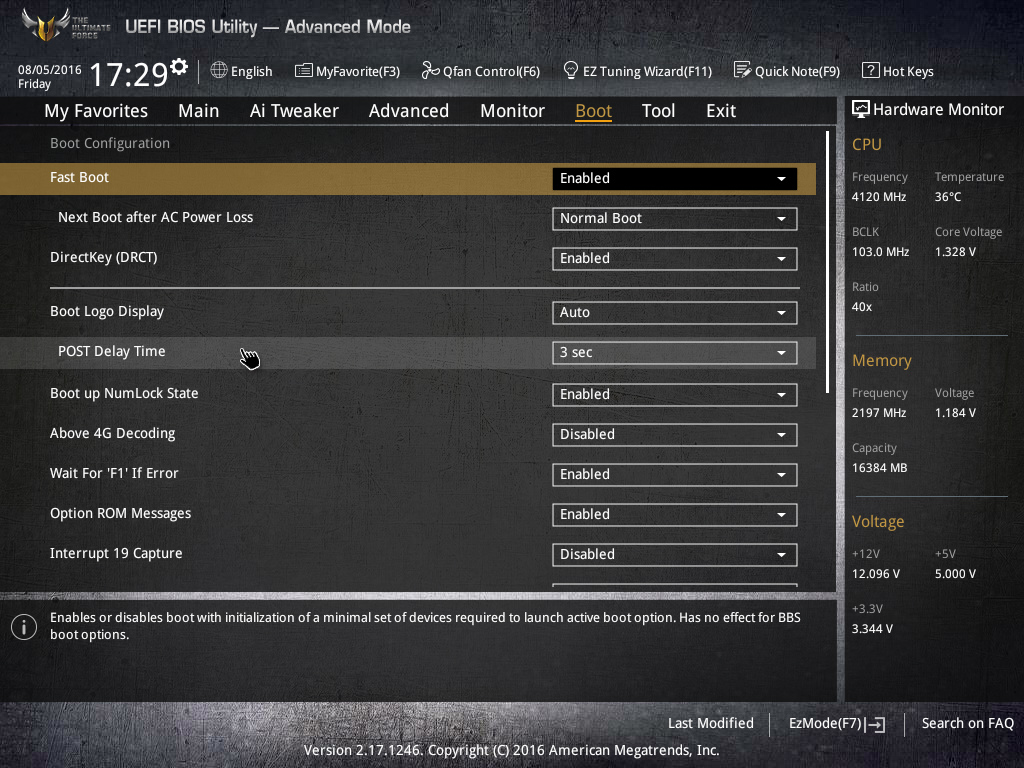The width and height of the screenshot is (1024, 768).
Task: Go to the Main tab
Action: (198, 111)
